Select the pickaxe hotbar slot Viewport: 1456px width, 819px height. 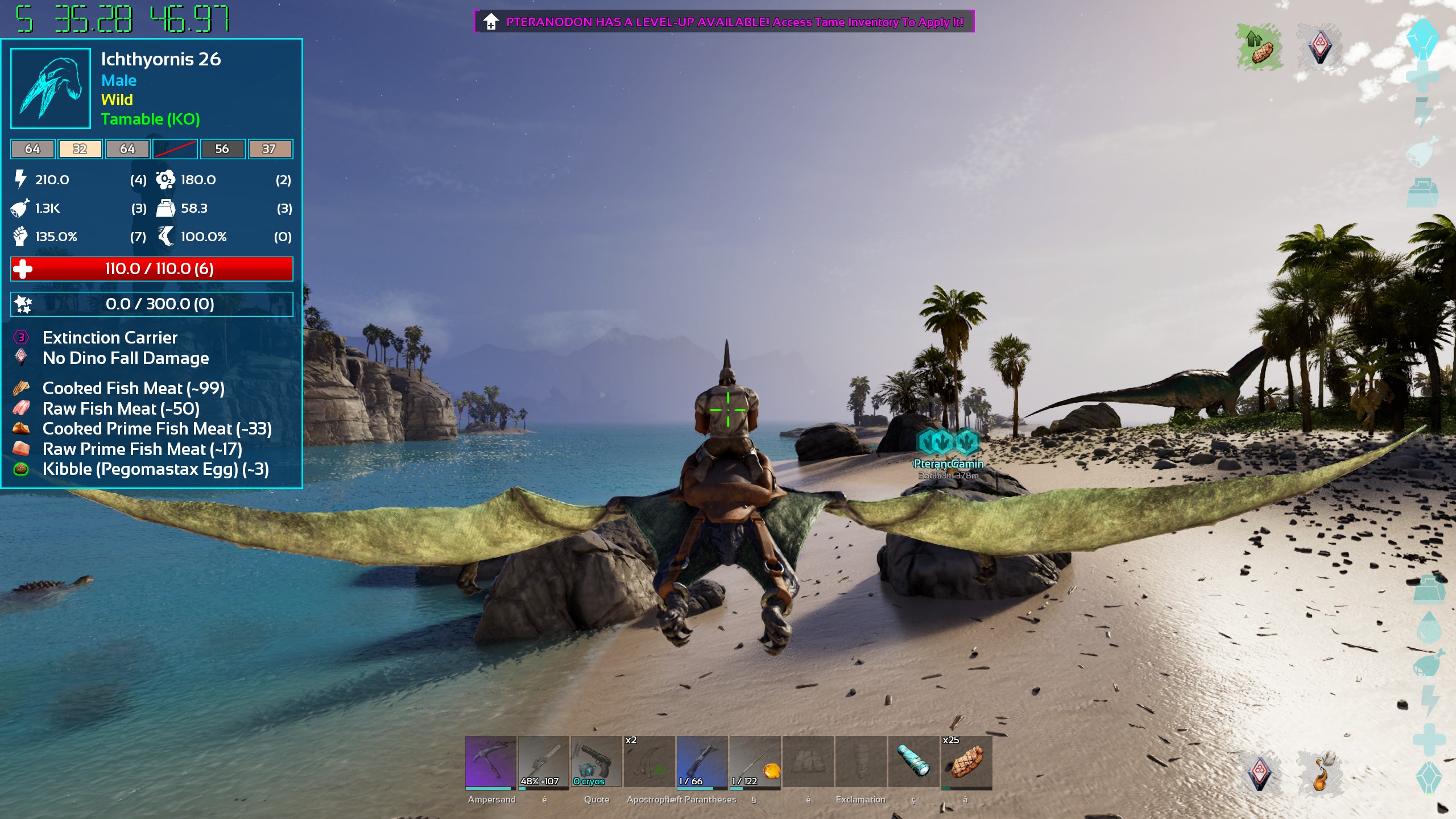[490, 762]
